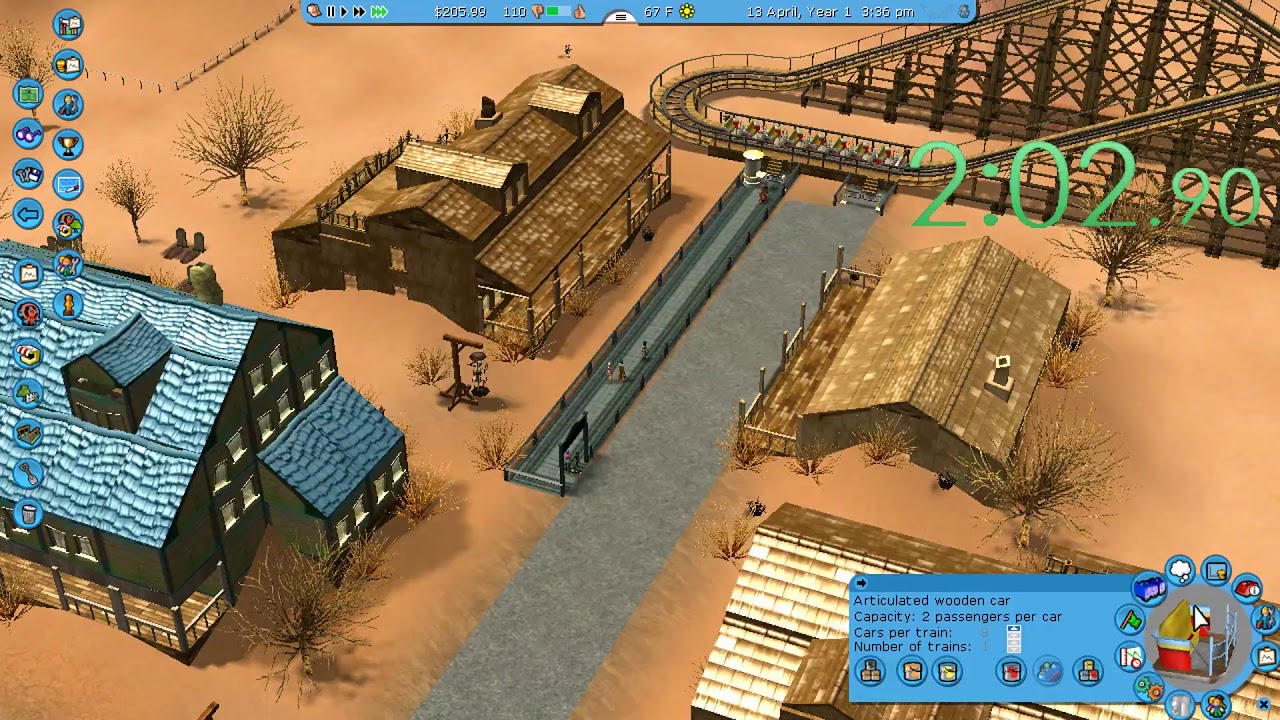The image size is (1280, 720).
Task: Increase the Number of trains value
Action: tap(1014, 645)
